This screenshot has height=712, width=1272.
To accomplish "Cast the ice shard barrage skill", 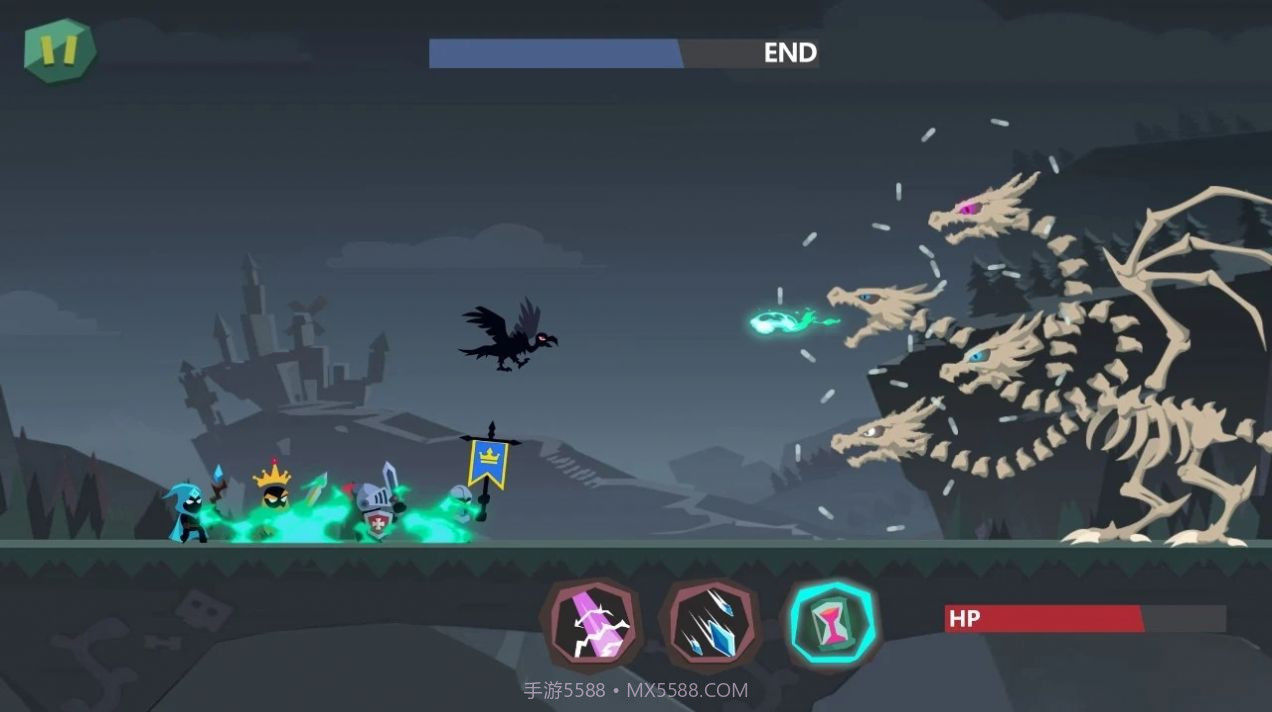I will 710,624.
